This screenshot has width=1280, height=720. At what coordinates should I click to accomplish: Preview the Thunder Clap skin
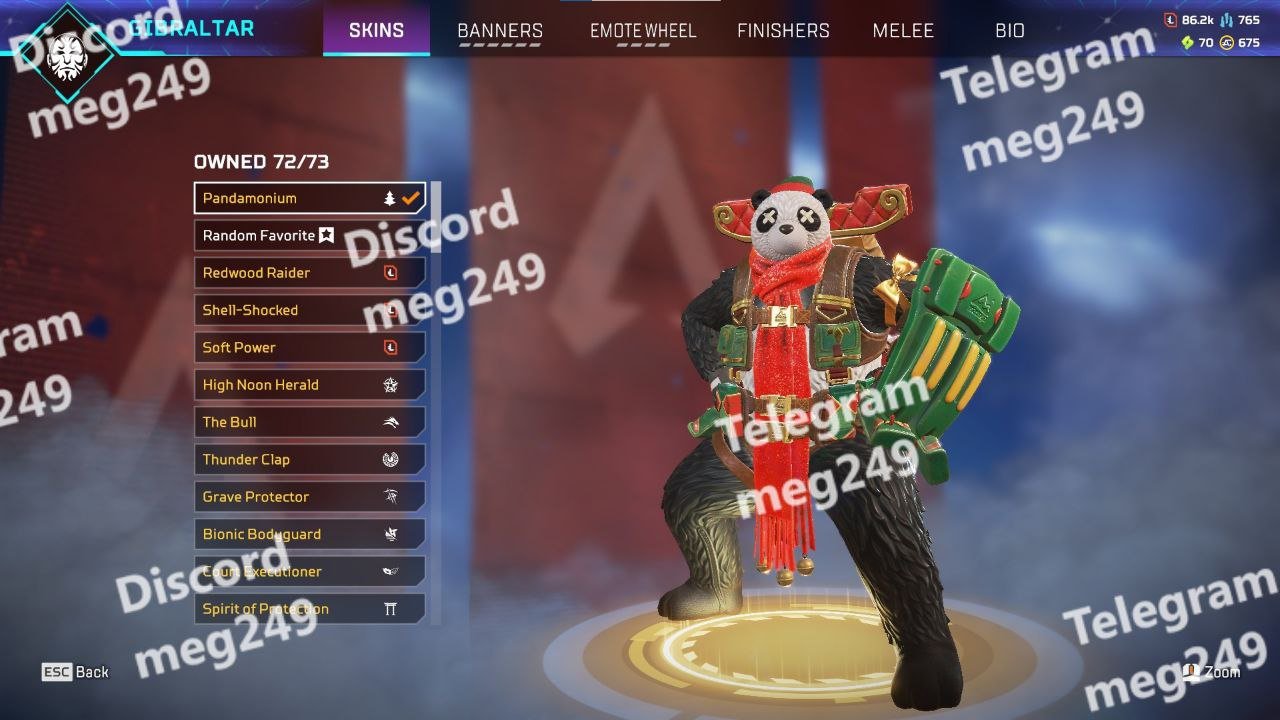pos(309,460)
